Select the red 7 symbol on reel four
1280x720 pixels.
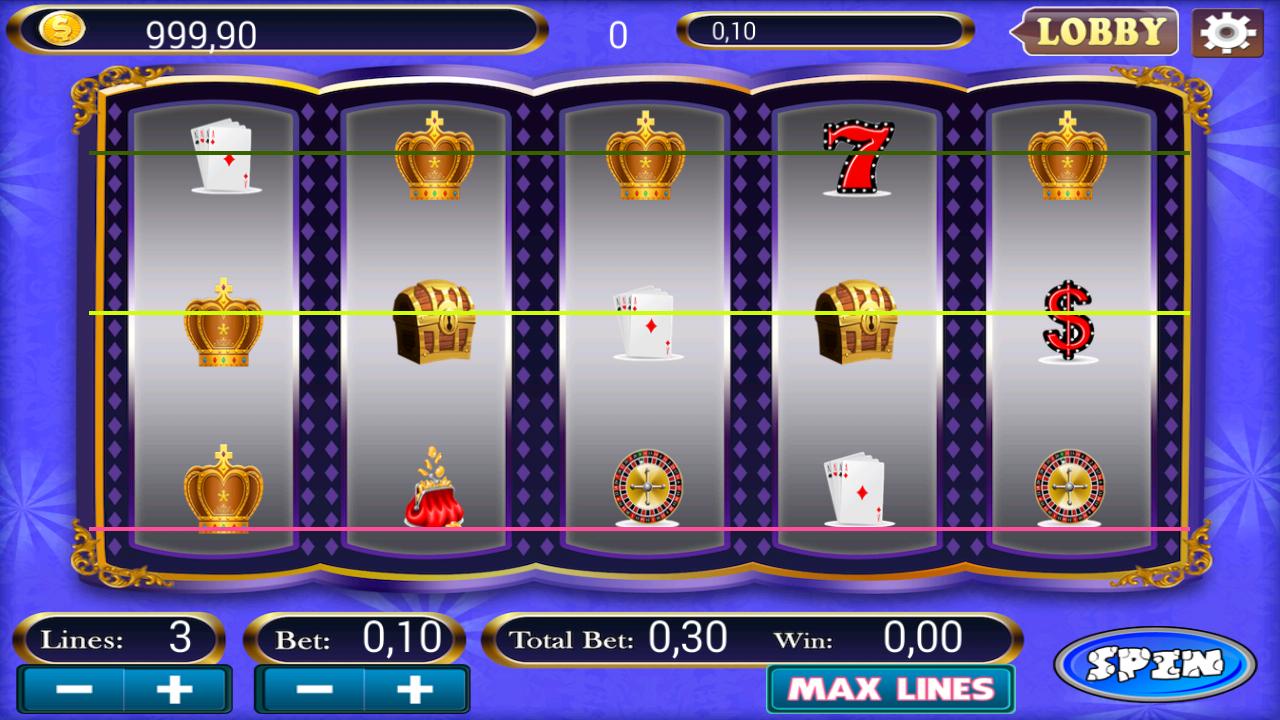(858, 155)
